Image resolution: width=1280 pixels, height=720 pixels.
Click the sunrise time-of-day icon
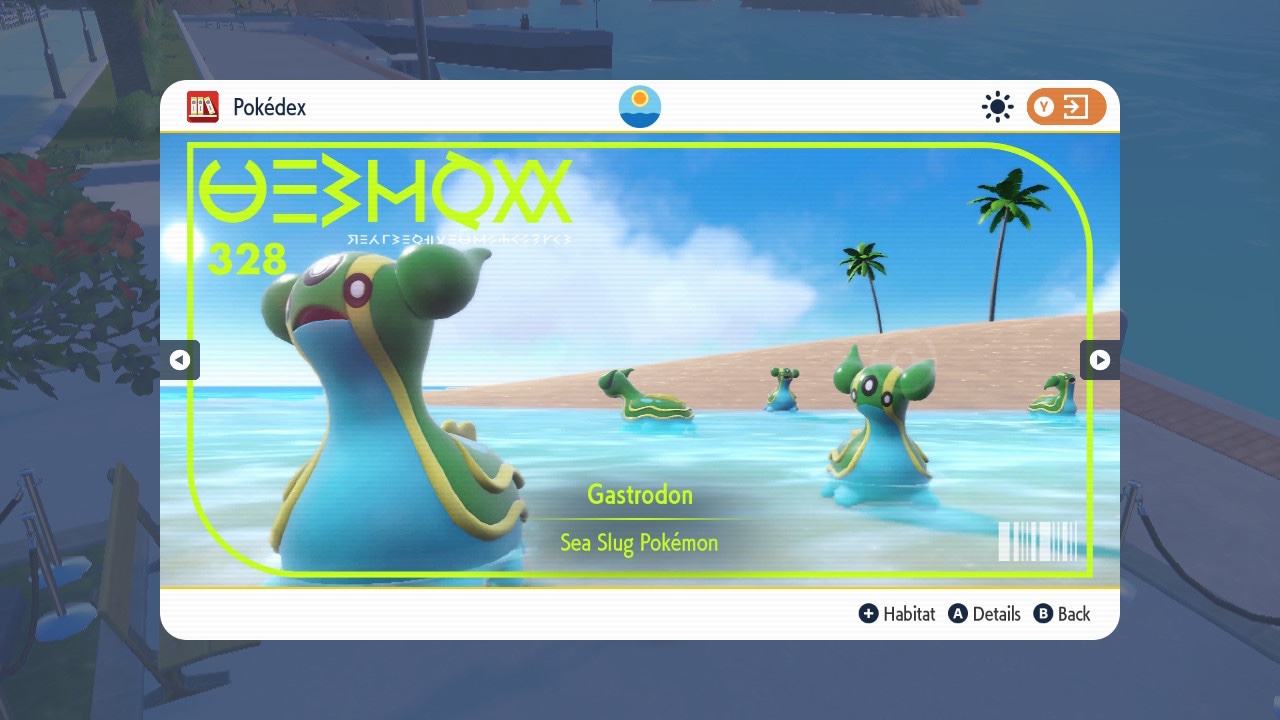[640, 107]
